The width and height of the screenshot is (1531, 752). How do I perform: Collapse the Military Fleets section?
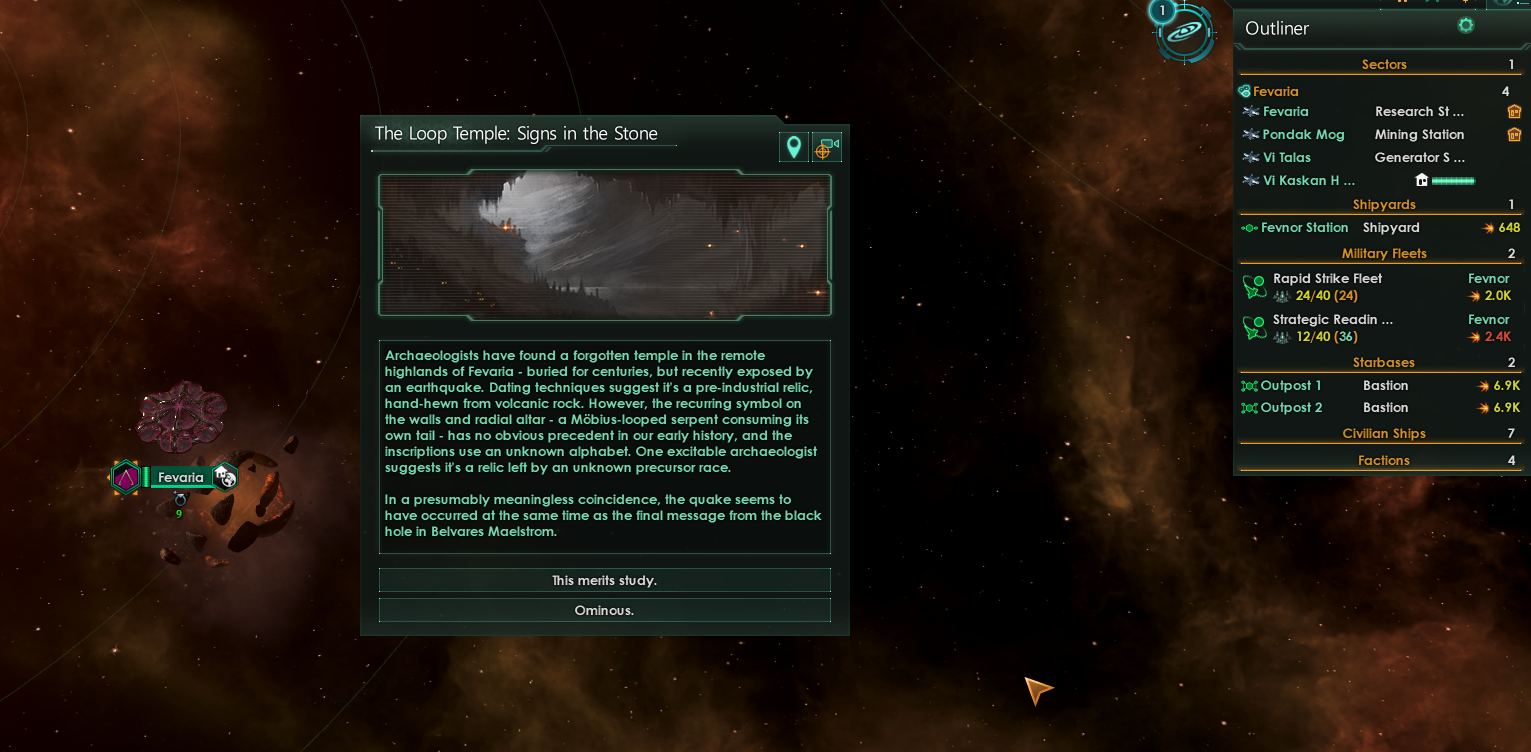(x=1383, y=253)
